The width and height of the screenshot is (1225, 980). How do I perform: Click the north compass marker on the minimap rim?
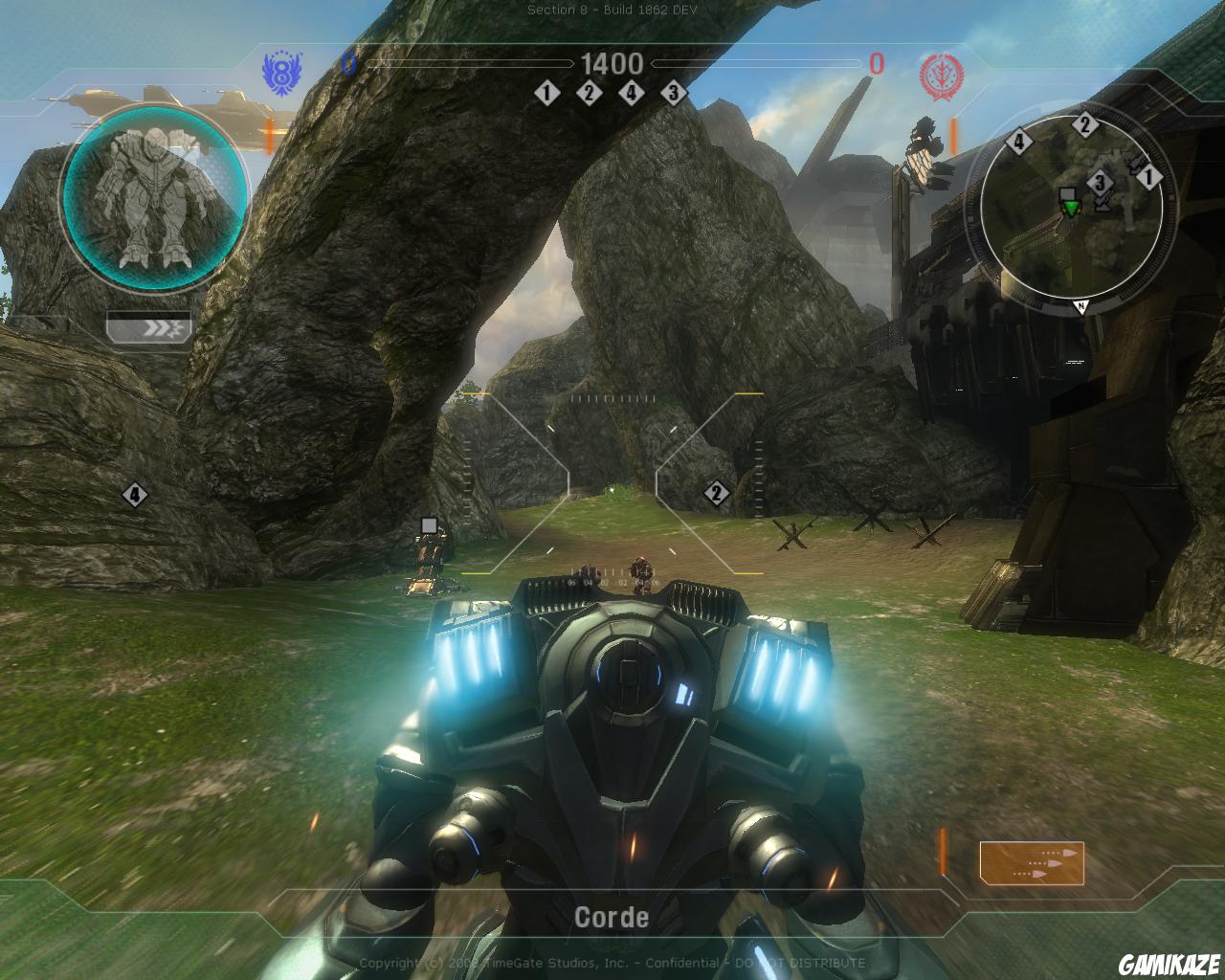[x=1080, y=306]
